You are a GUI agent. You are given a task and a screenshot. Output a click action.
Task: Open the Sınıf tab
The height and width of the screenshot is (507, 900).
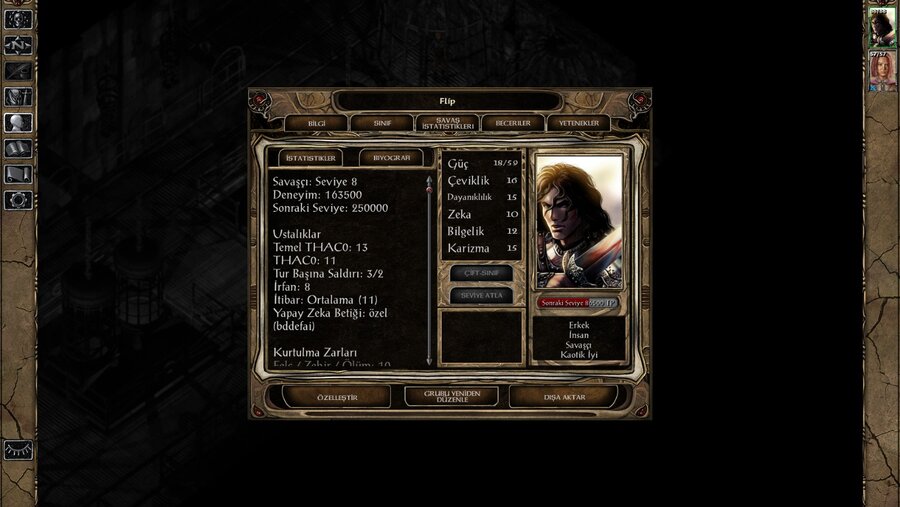pyautogui.click(x=382, y=123)
